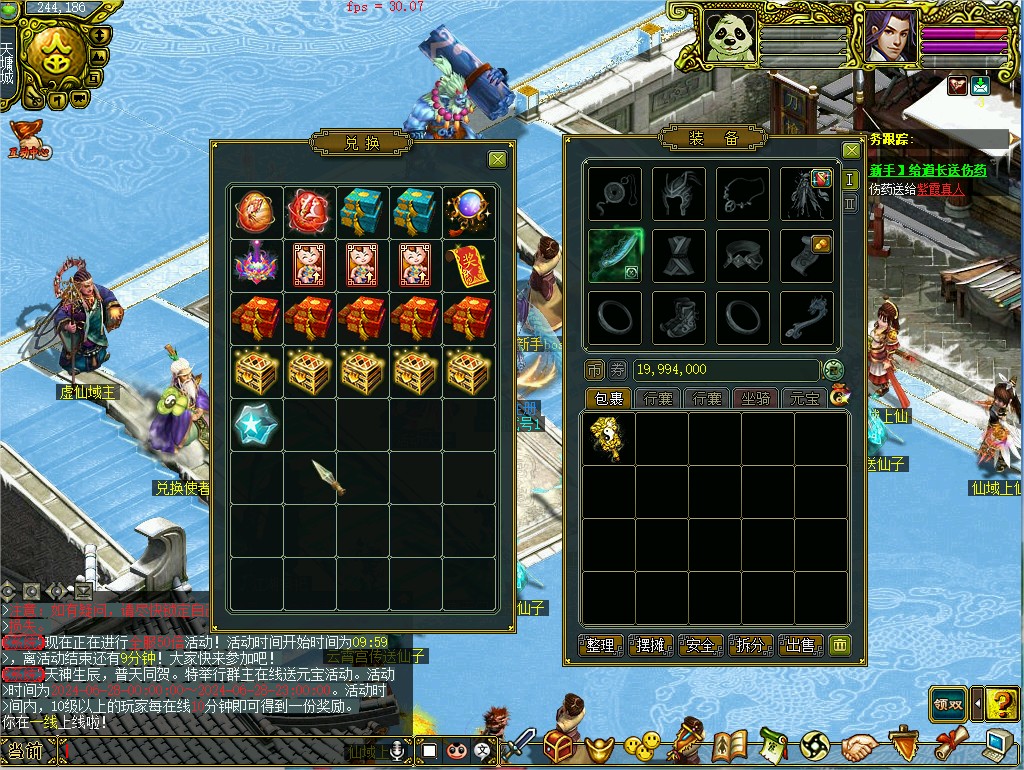Open a stall with 摆摊 button
1024x770 pixels.
(651, 645)
